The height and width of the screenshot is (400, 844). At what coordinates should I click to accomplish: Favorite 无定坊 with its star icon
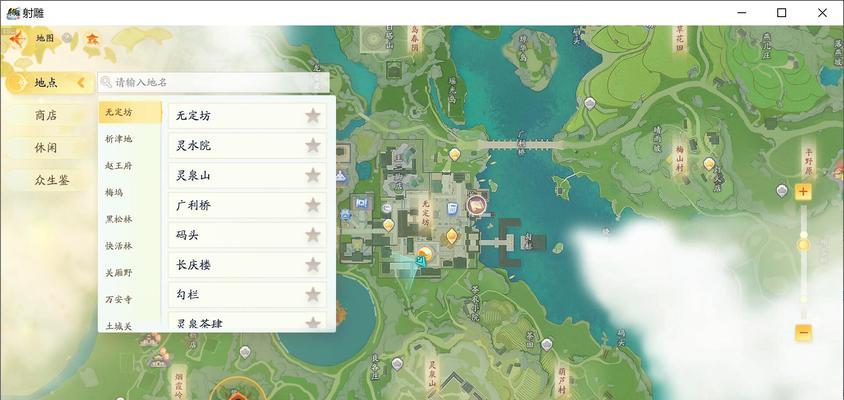click(x=313, y=115)
